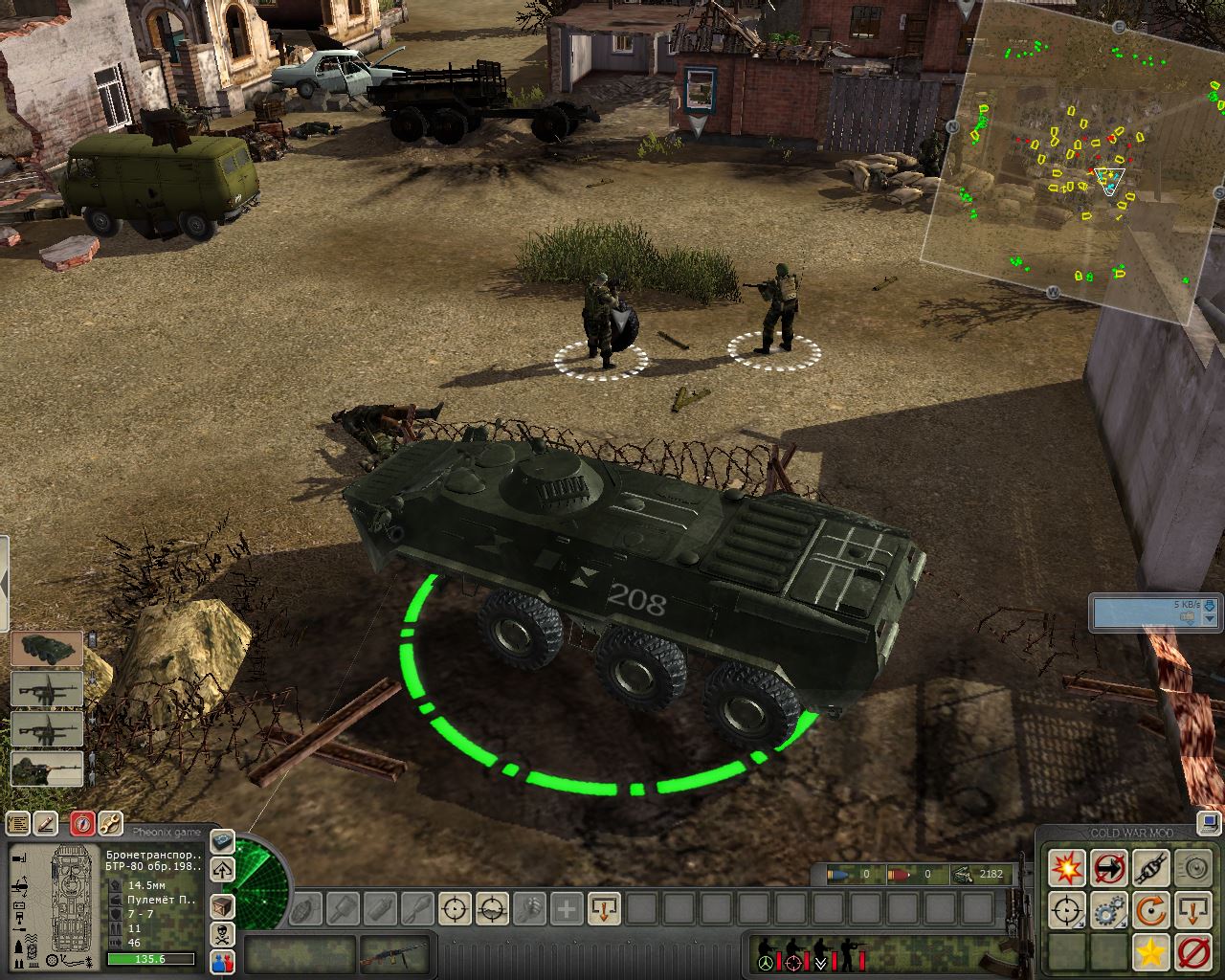Toggle the no-movement arrow order
Screen dimensions: 1225x980
(x=1108, y=868)
